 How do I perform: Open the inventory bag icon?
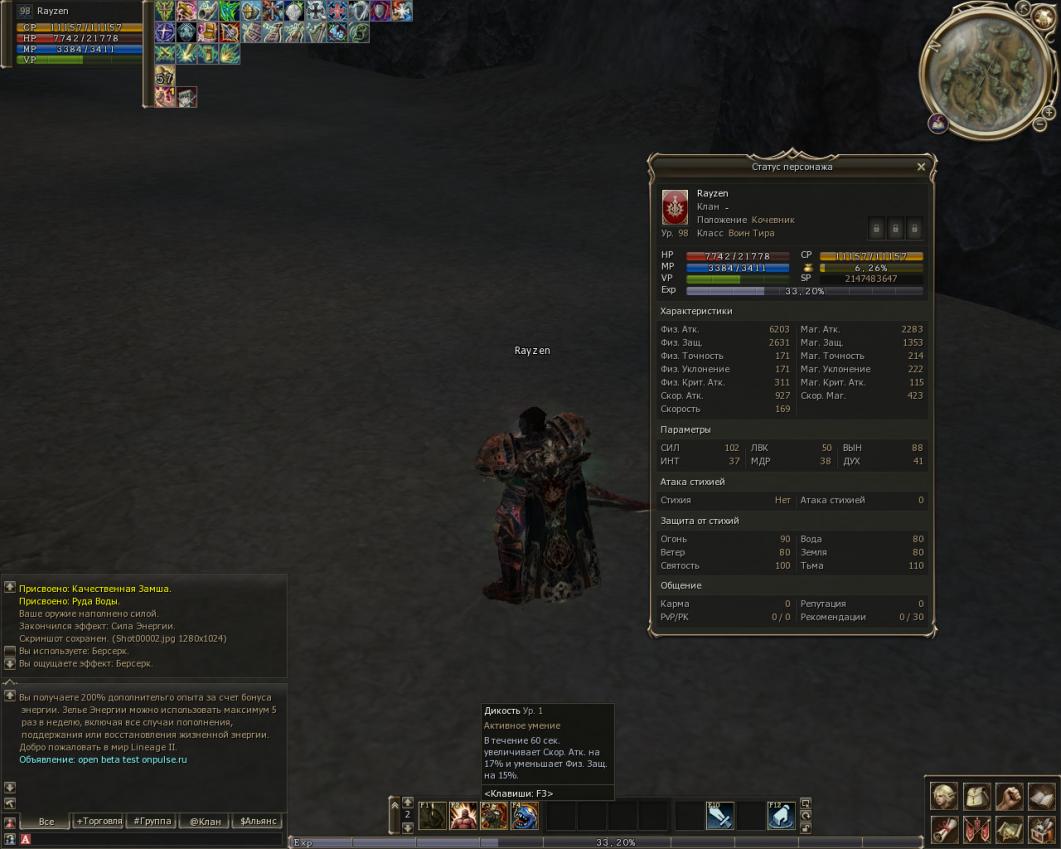[x=976, y=796]
